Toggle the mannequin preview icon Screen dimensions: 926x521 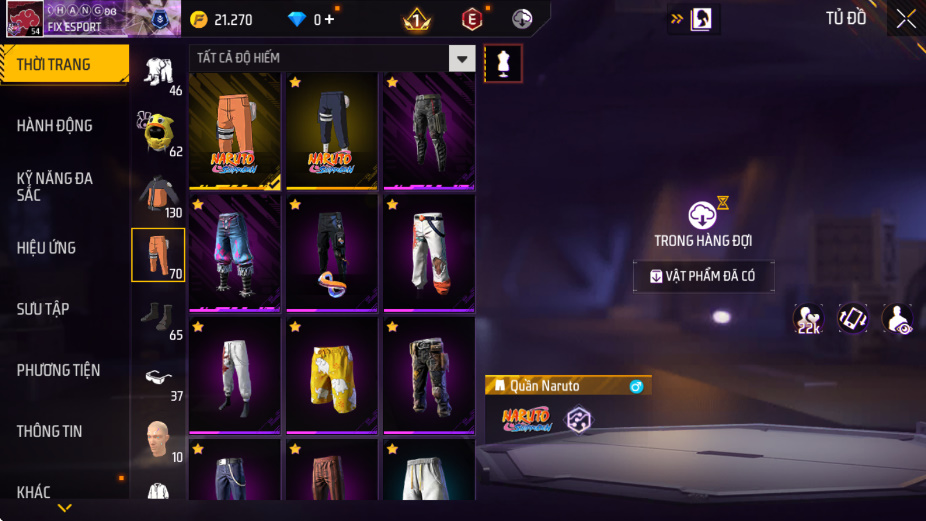503,63
